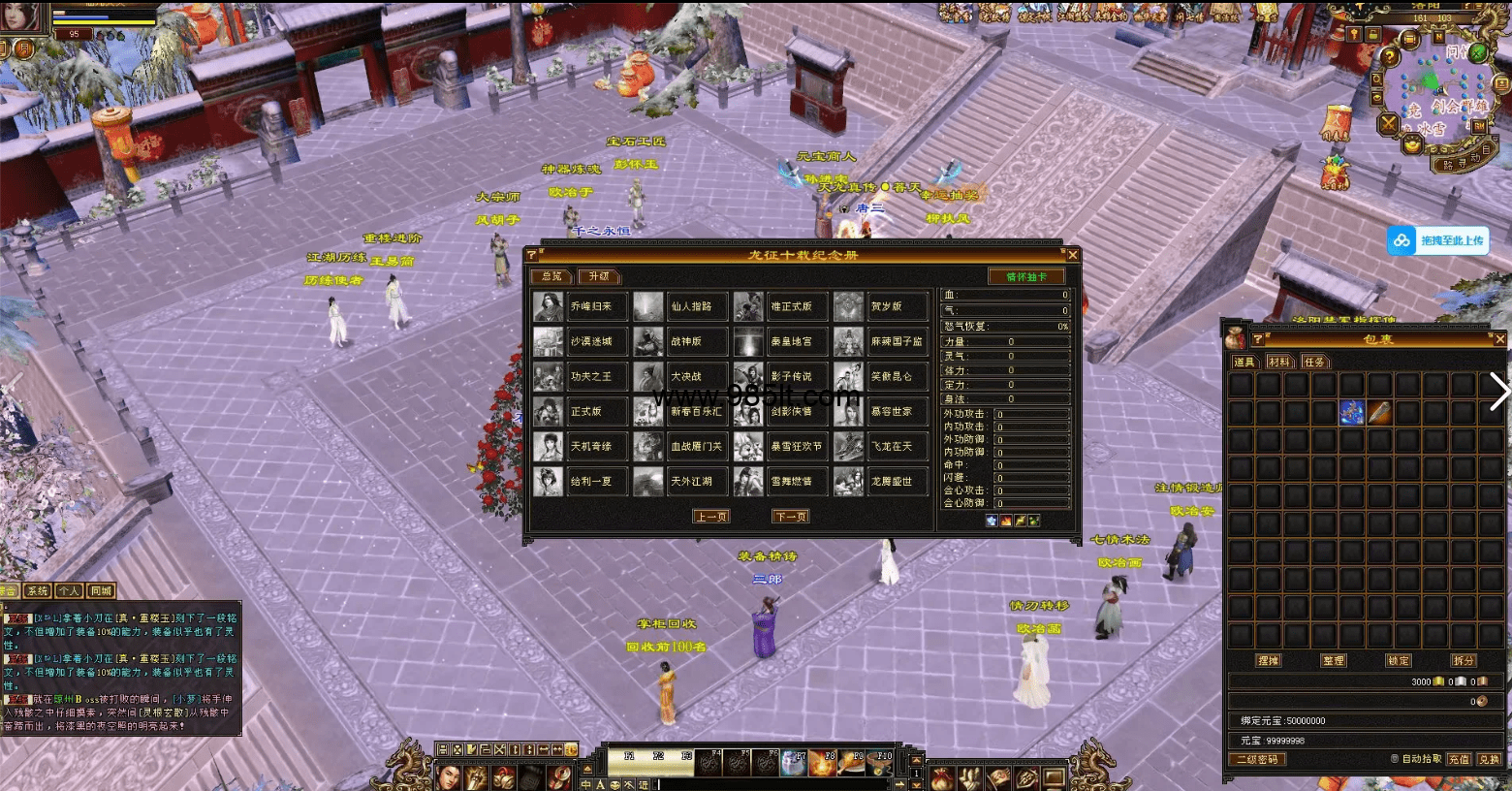Close the 包裹 inventory window
This screenshot has height=791, width=1512.
click(1499, 339)
